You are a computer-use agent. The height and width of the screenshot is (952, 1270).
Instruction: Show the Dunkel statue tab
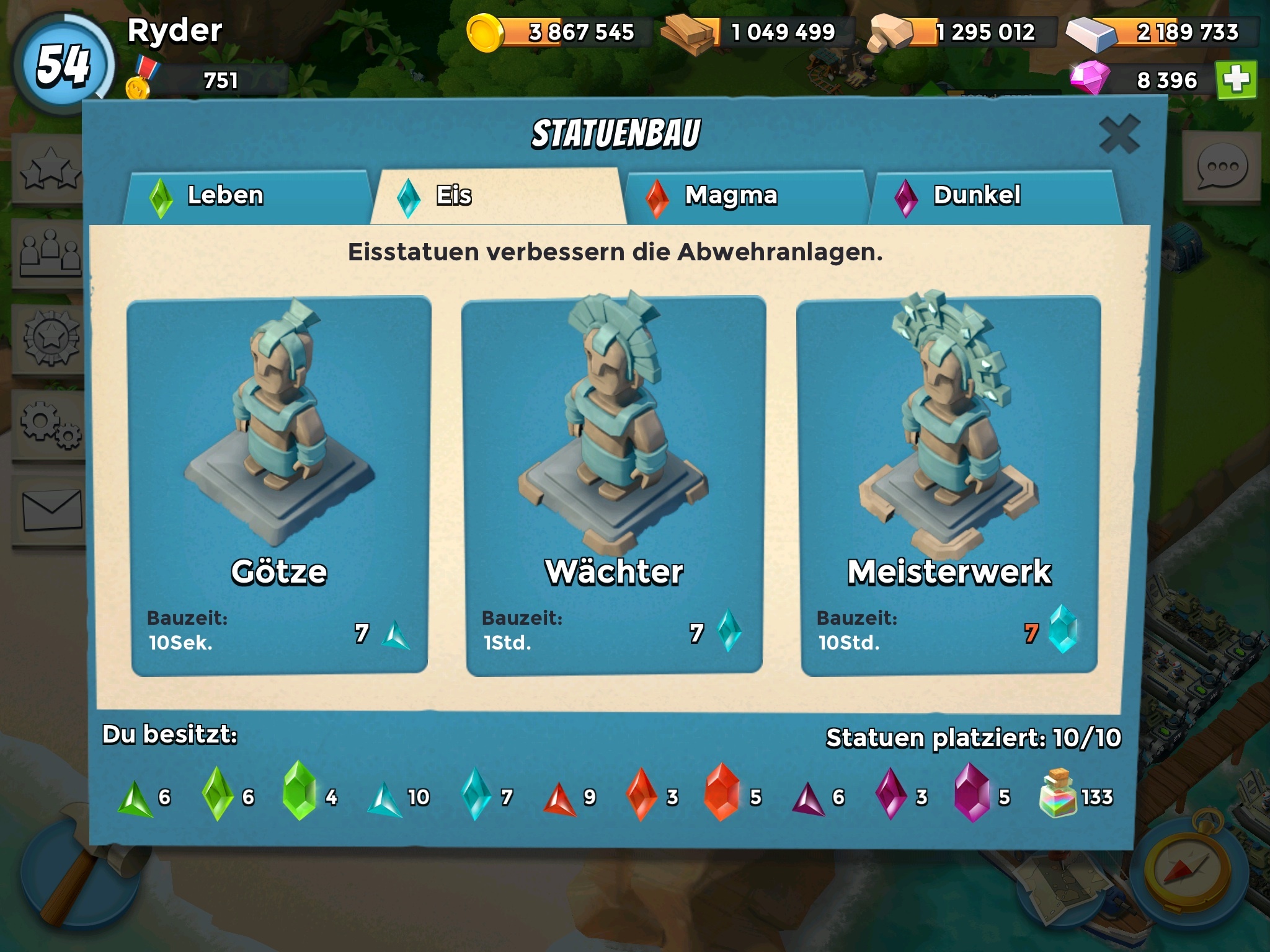tap(995, 196)
